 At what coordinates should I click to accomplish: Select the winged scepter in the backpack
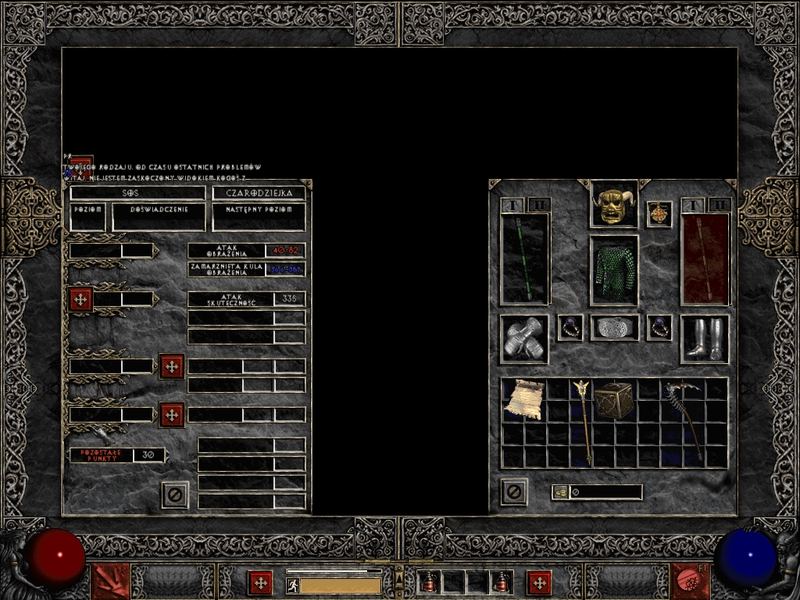582,422
